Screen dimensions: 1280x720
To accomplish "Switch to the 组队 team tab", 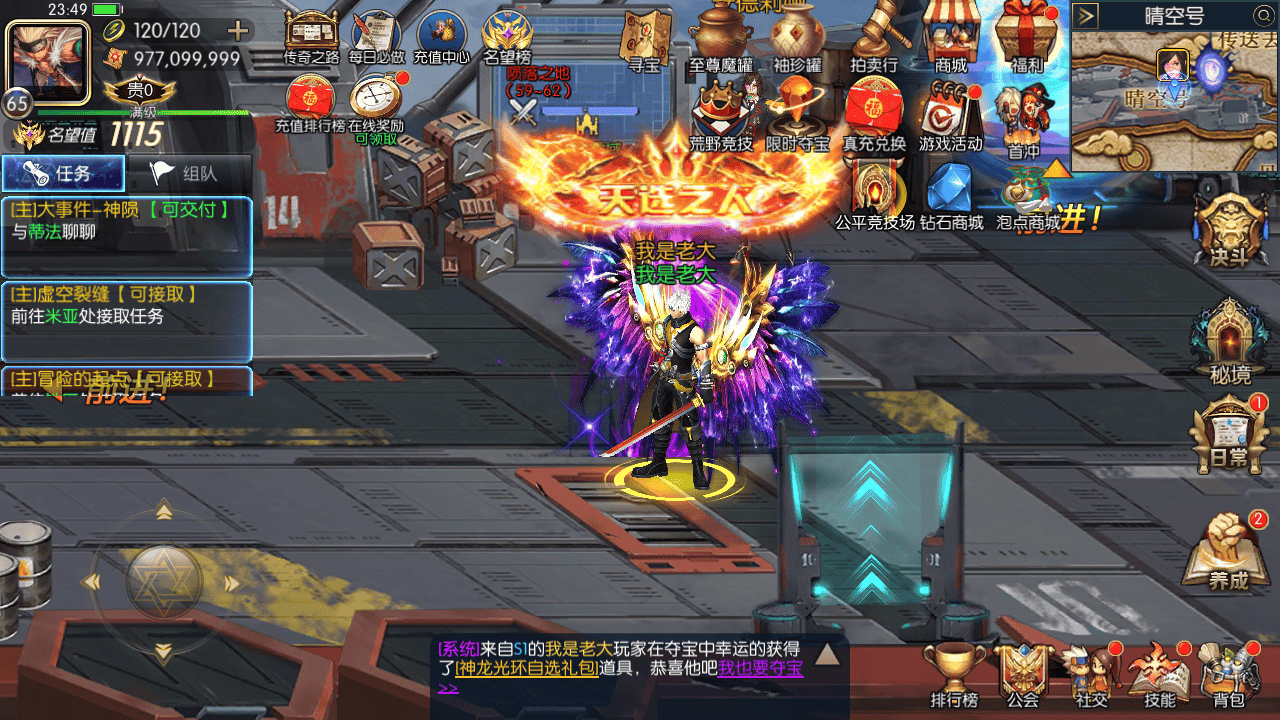I will 188,173.
